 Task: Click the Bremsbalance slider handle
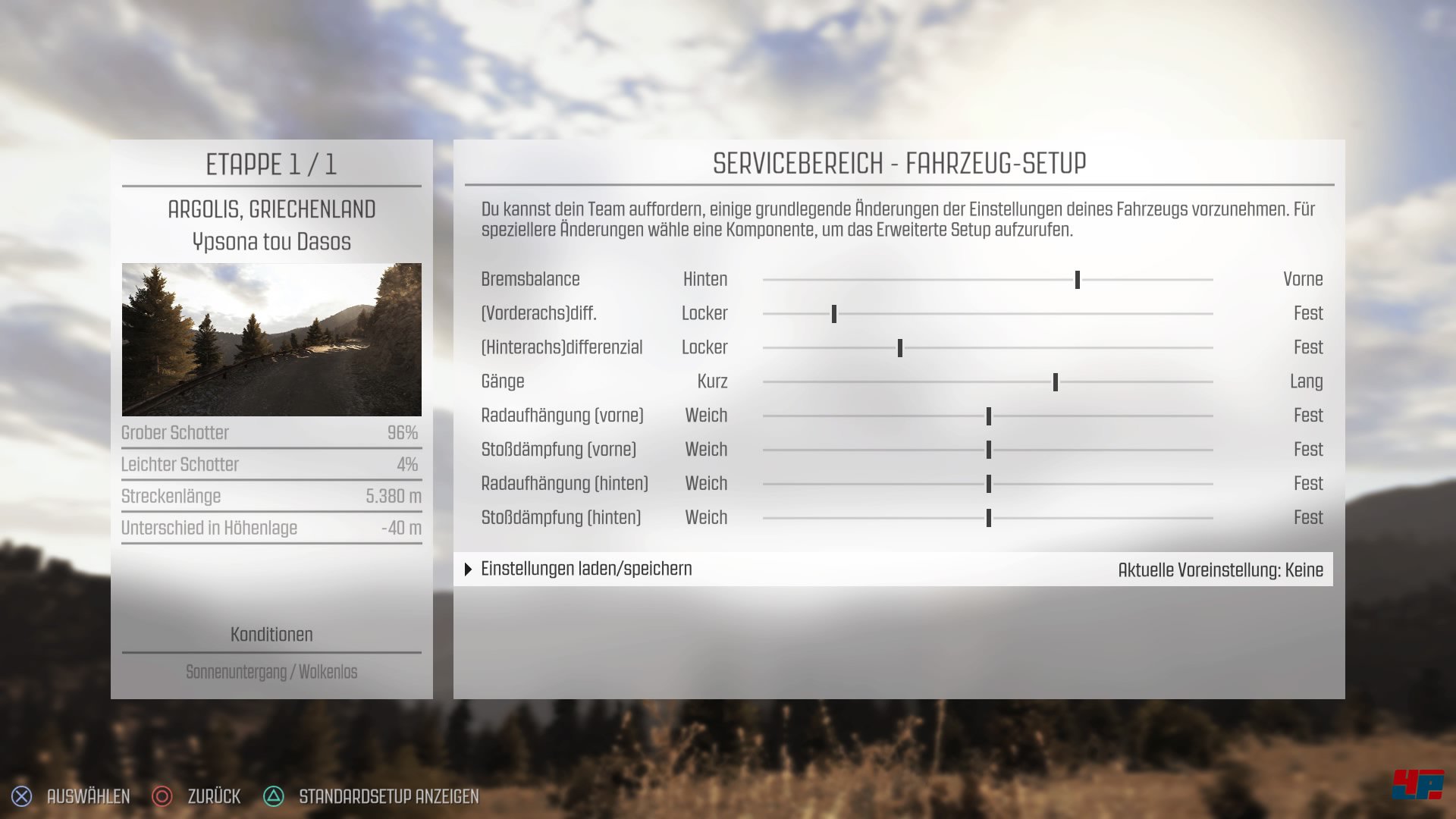coord(1077,280)
